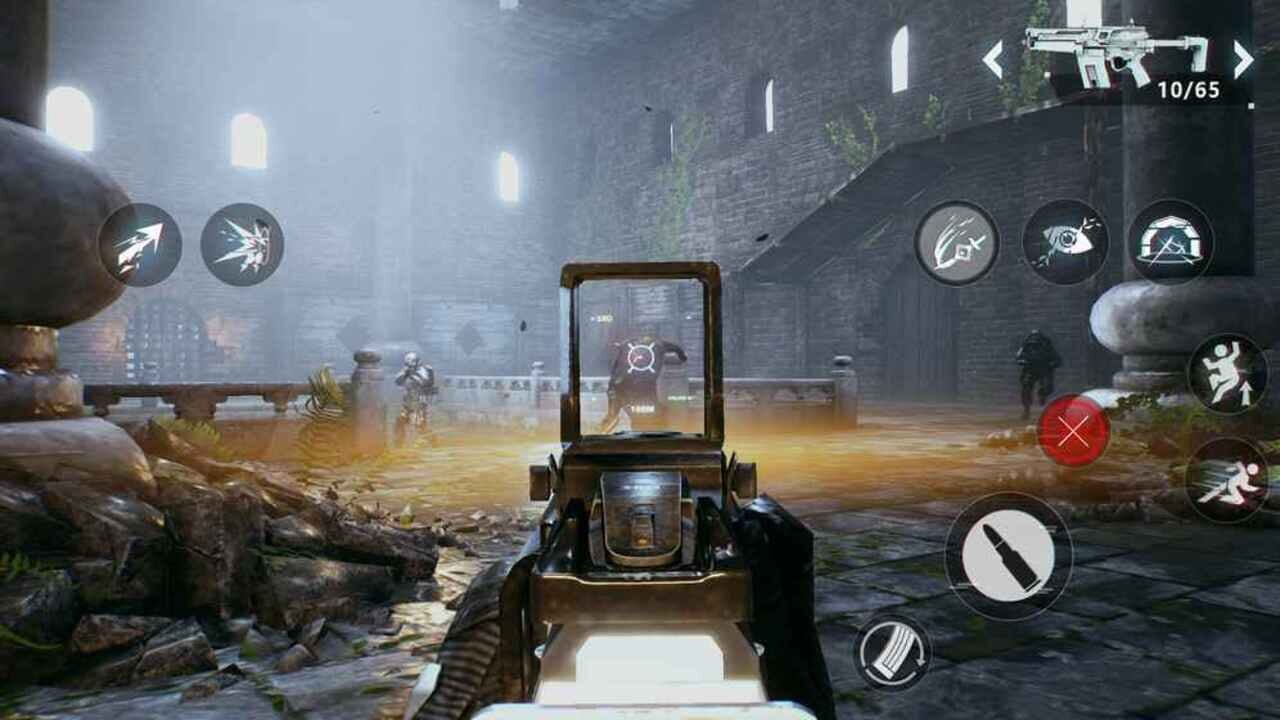Toggle the grenade ability cooldown indicator
The height and width of the screenshot is (720, 1280).
click(1073, 432)
